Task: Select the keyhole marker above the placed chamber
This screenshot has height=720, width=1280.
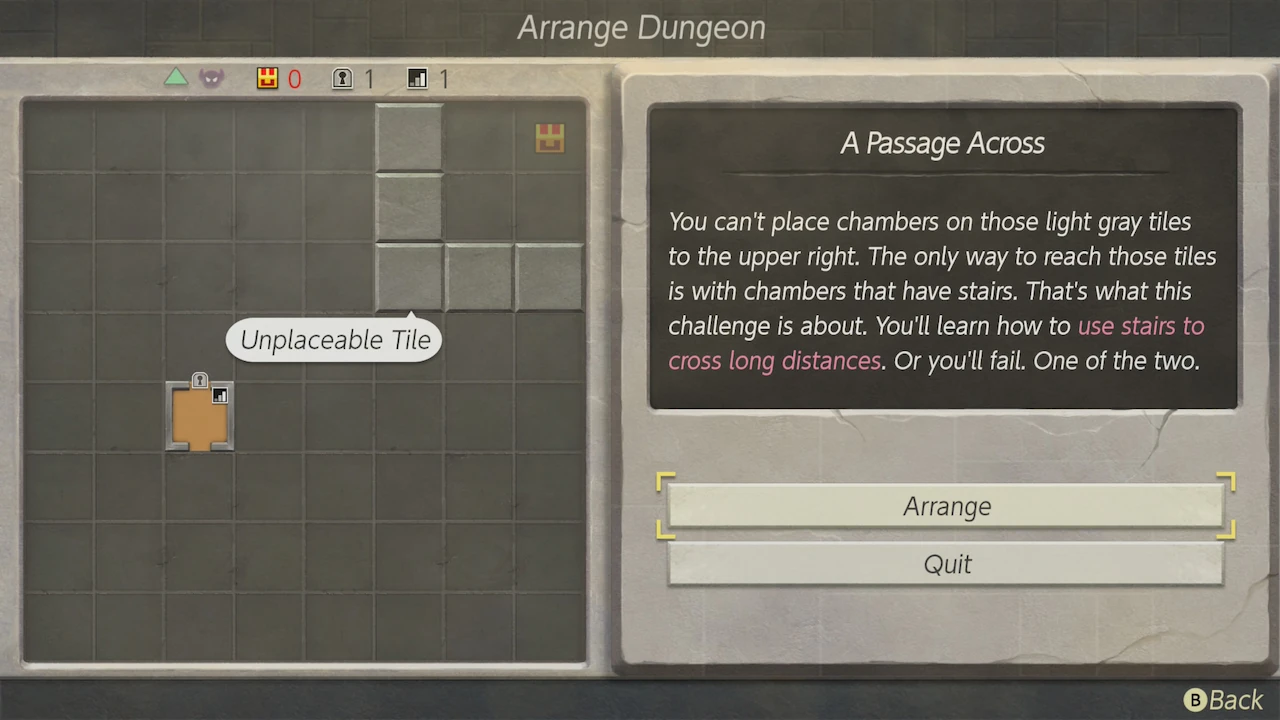Action: (200, 381)
